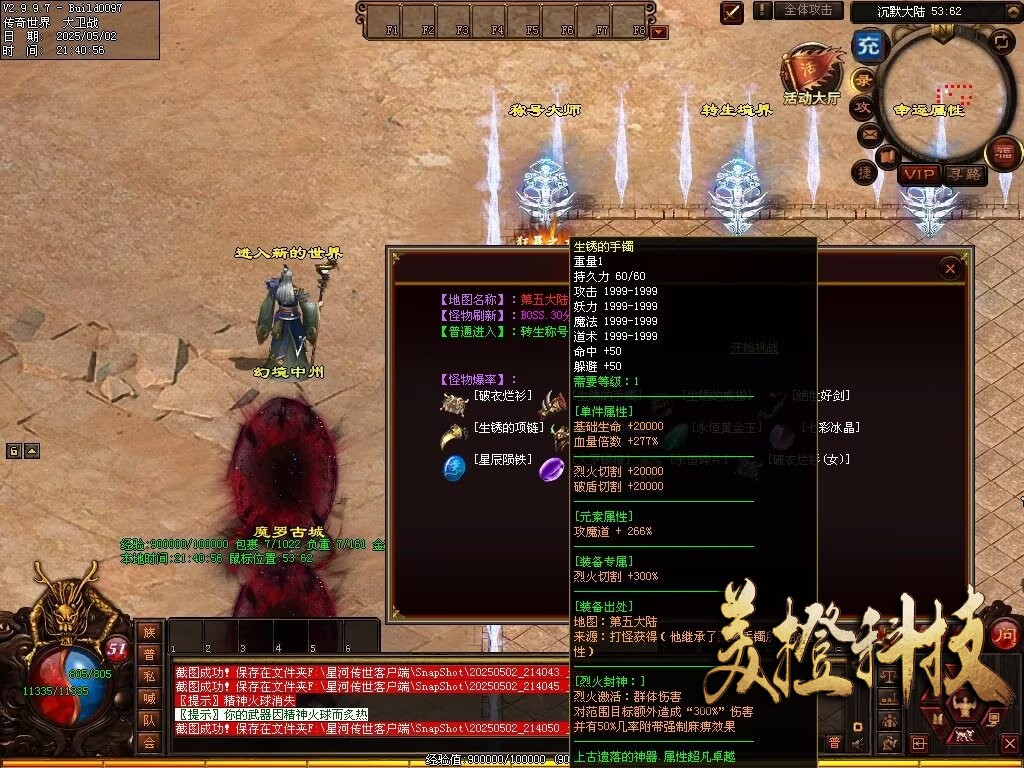Viewport: 1024px width, 768px height.
Task: Open the recharge 充 button
Action: [869, 46]
